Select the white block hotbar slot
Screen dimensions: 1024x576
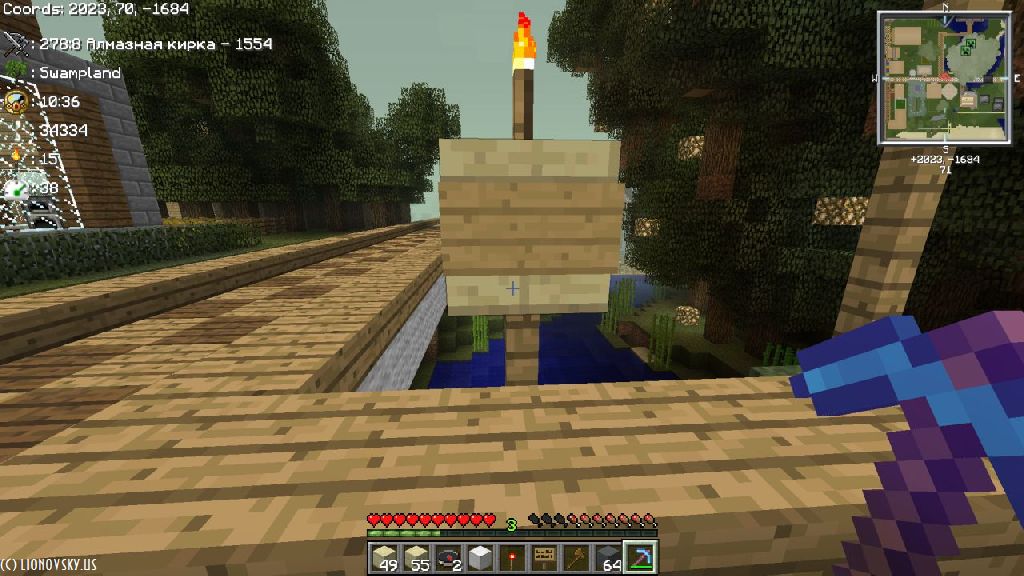coord(479,557)
